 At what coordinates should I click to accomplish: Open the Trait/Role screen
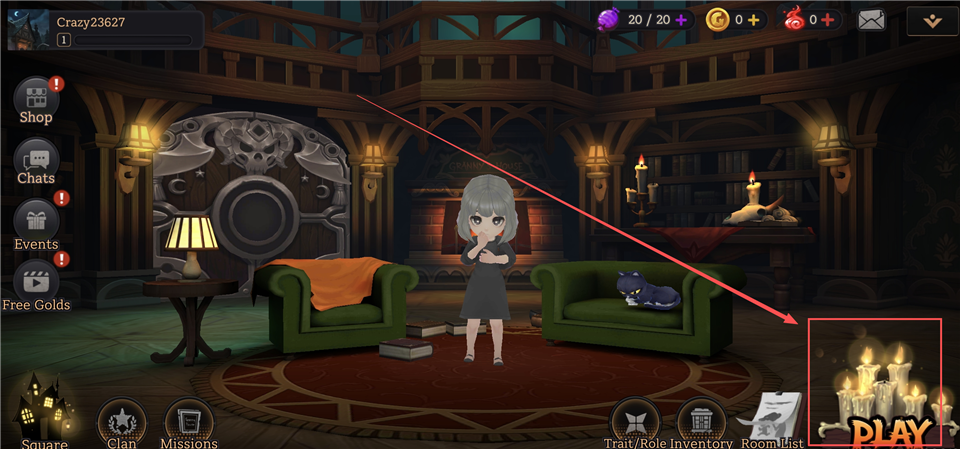click(635, 422)
